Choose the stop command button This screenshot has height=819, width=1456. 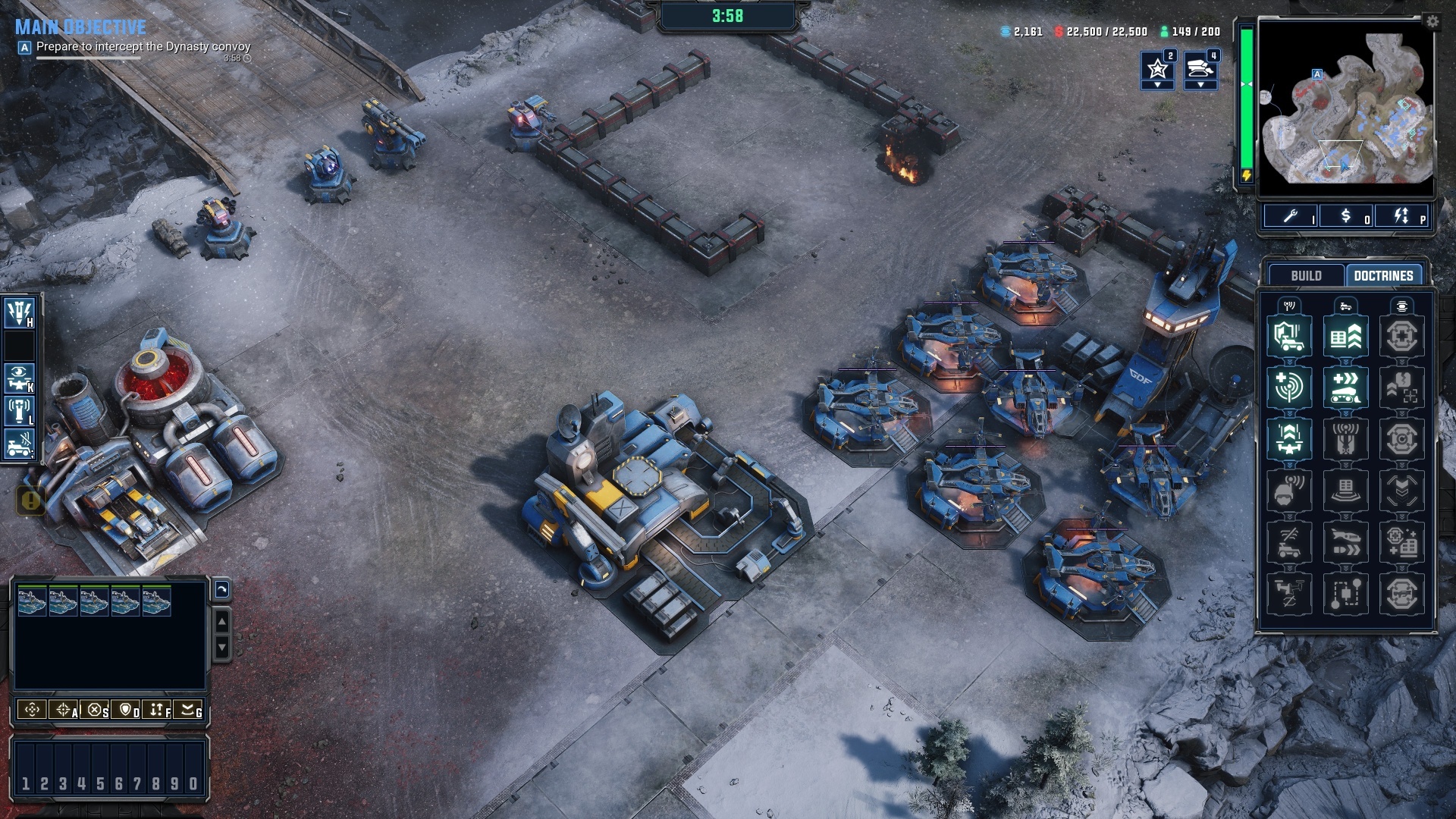coord(95,710)
